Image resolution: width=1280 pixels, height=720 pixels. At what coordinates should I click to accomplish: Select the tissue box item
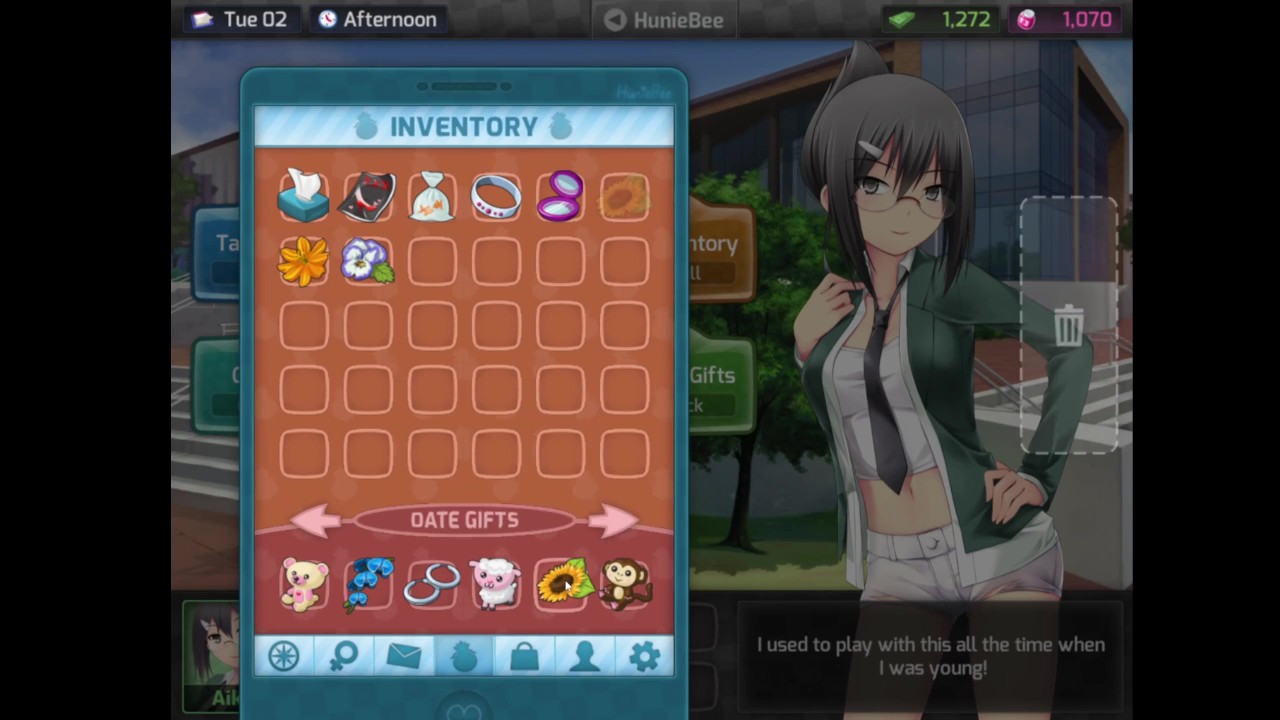tap(303, 197)
